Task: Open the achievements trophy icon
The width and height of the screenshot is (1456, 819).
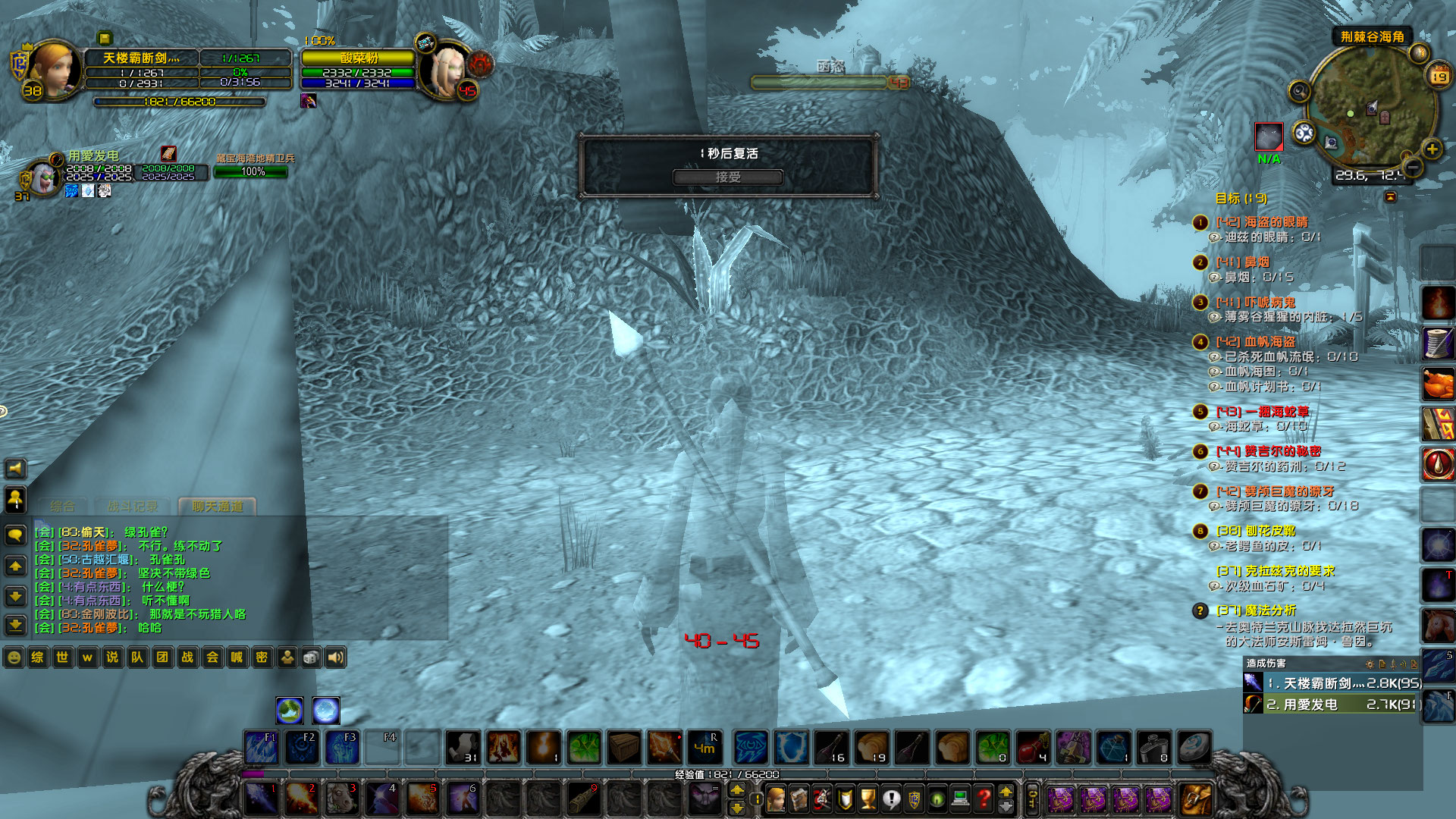Action: tap(868, 800)
